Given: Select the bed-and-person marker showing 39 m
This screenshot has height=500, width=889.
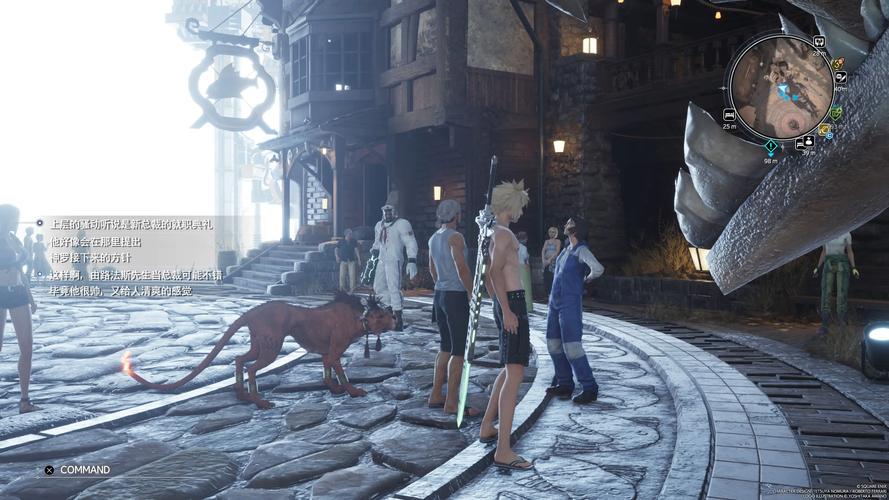Looking at the screenshot, I should click(804, 142).
